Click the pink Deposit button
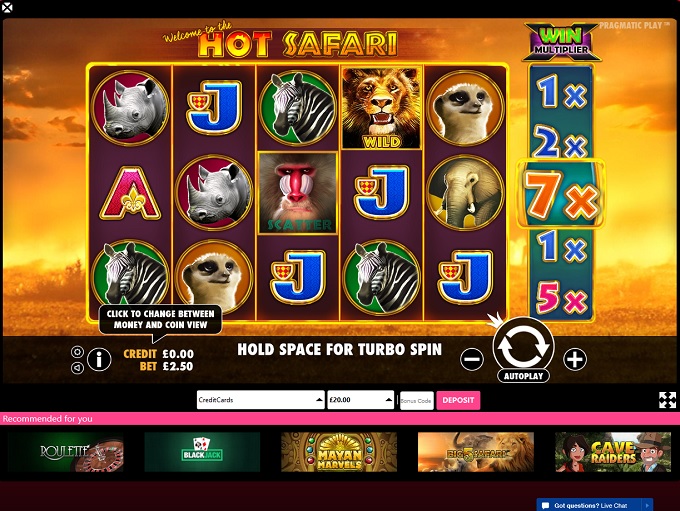Image resolution: width=680 pixels, height=511 pixels. [458, 400]
